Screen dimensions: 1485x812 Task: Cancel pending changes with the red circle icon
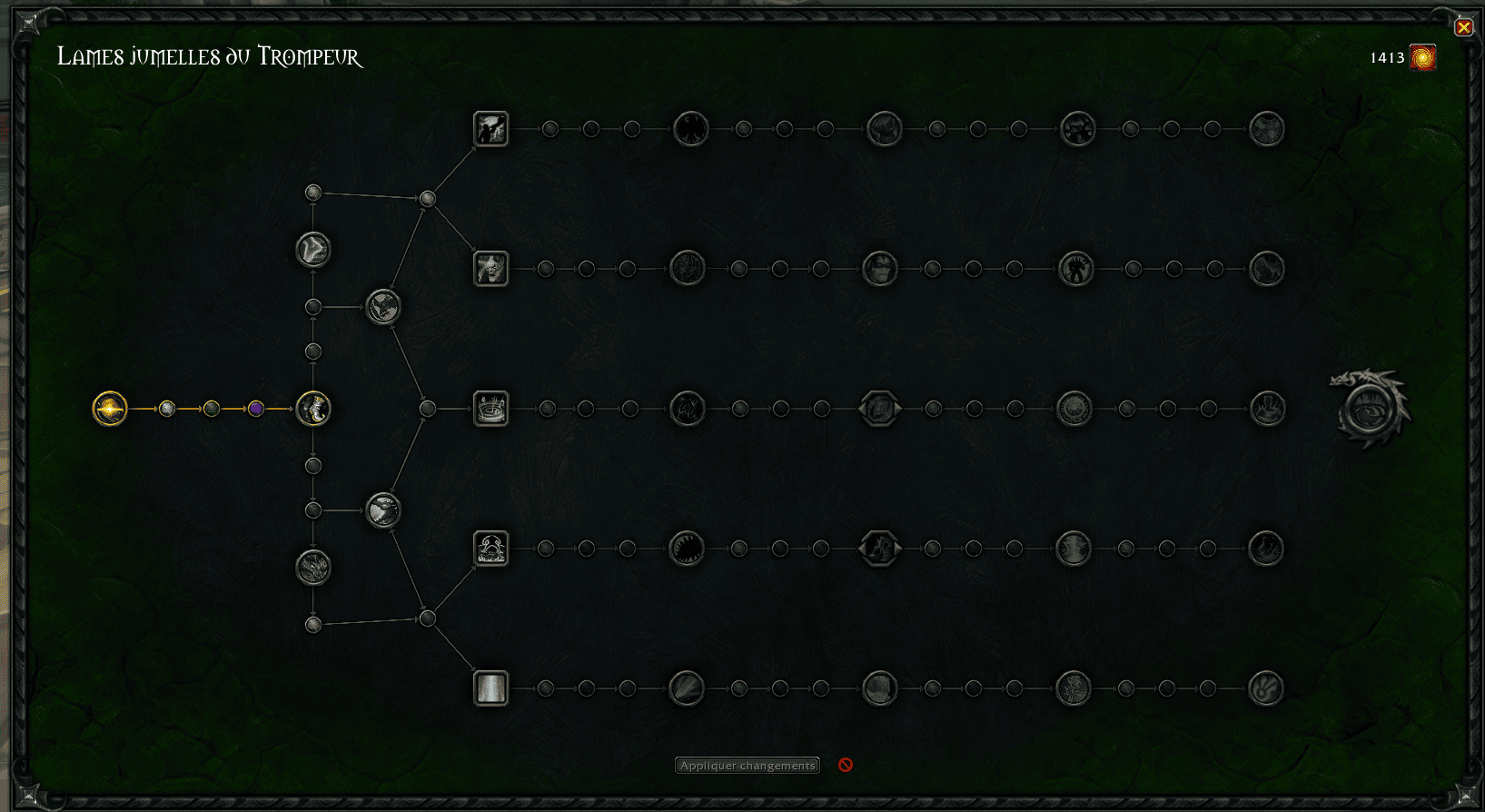click(846, 765)
